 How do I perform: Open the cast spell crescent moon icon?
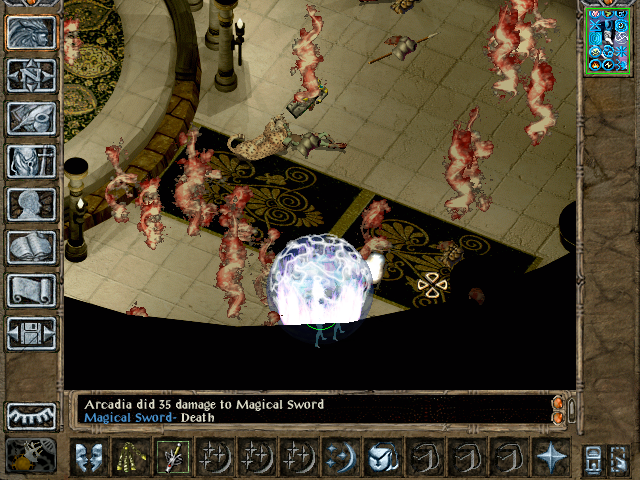pos(340,456)
